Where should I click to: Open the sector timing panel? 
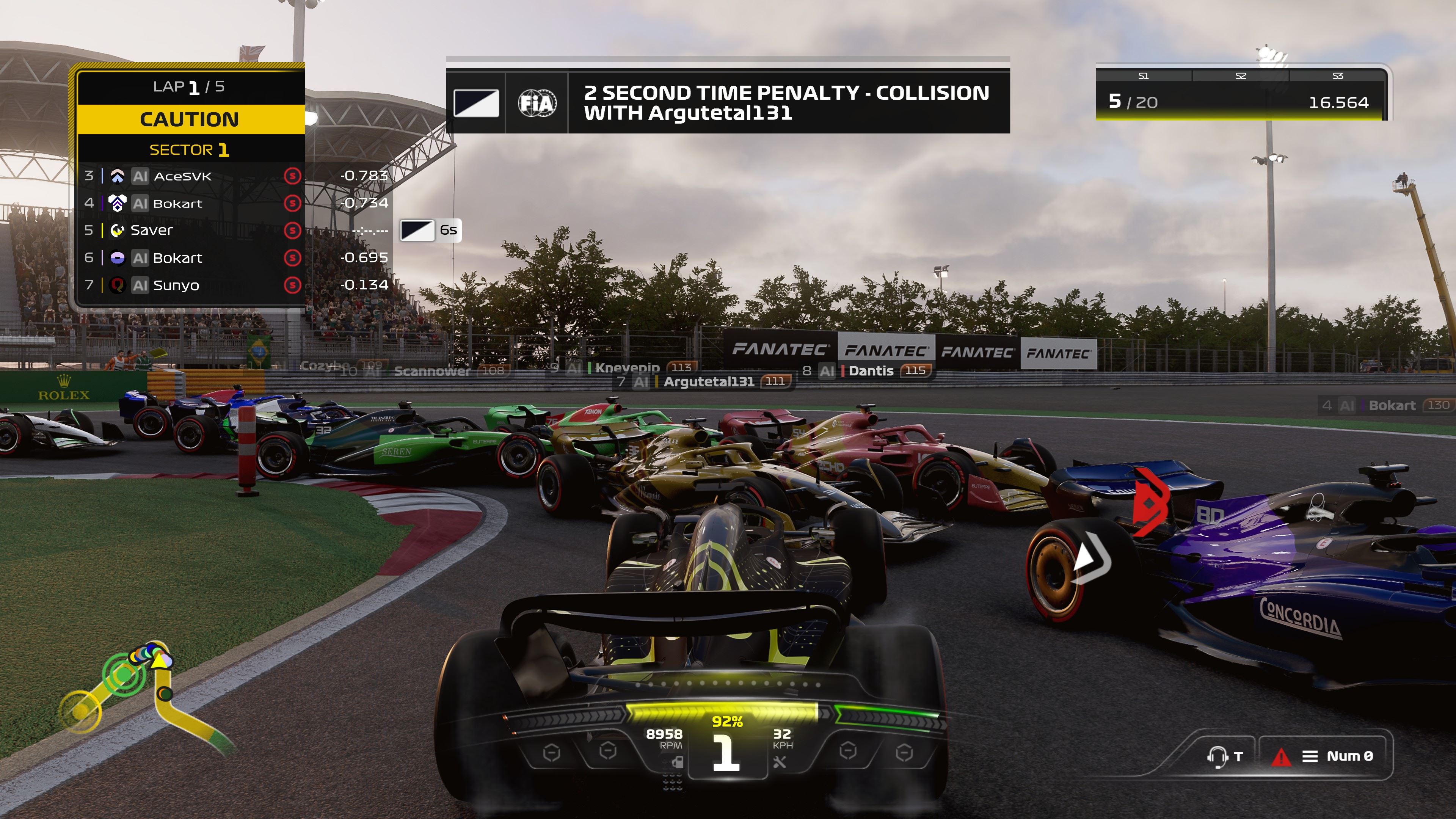pyautogui.click(x=1241, y=94)
